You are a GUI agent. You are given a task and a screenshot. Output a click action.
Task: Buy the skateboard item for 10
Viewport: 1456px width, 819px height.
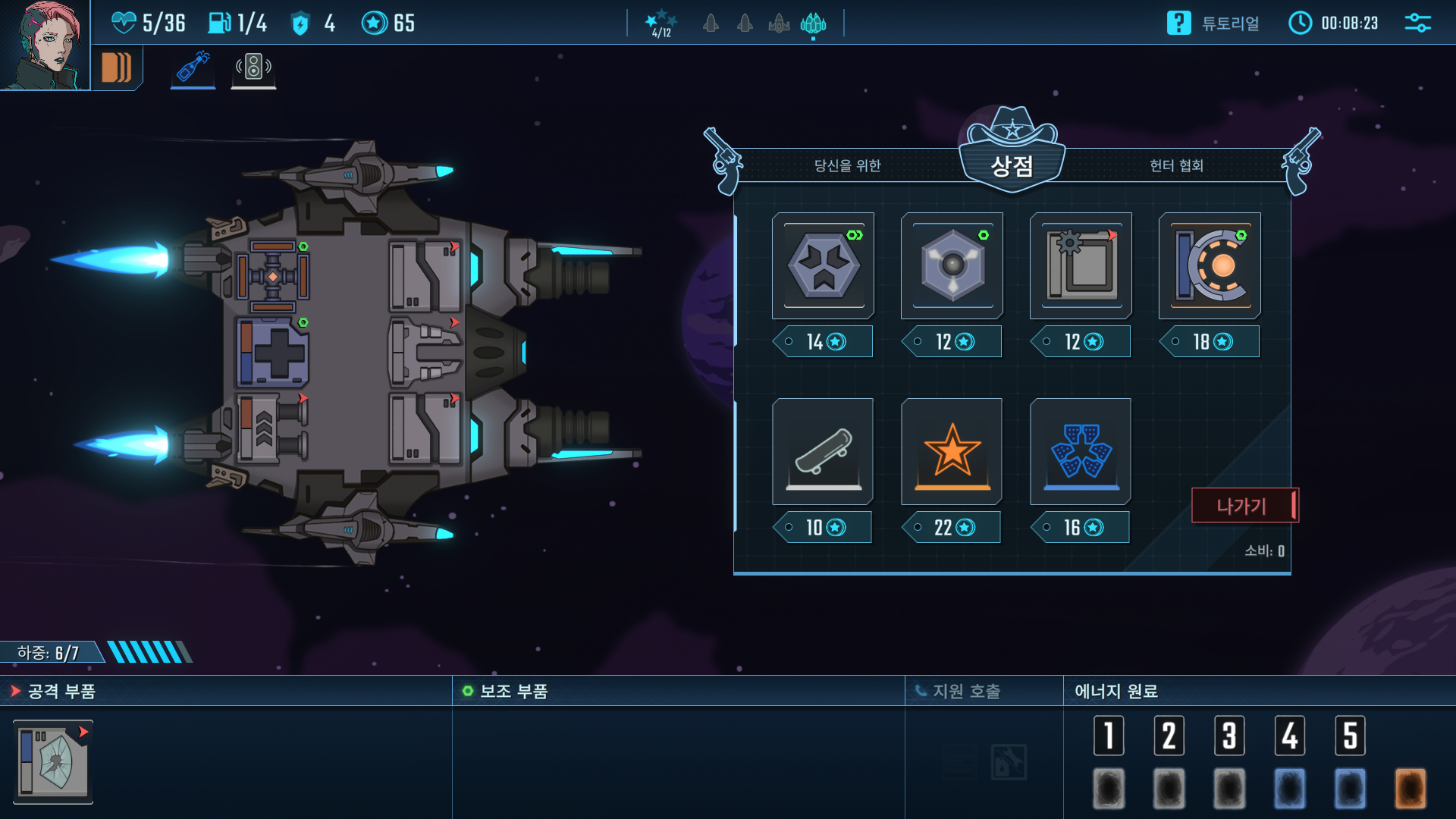click(x=823, y=452)
